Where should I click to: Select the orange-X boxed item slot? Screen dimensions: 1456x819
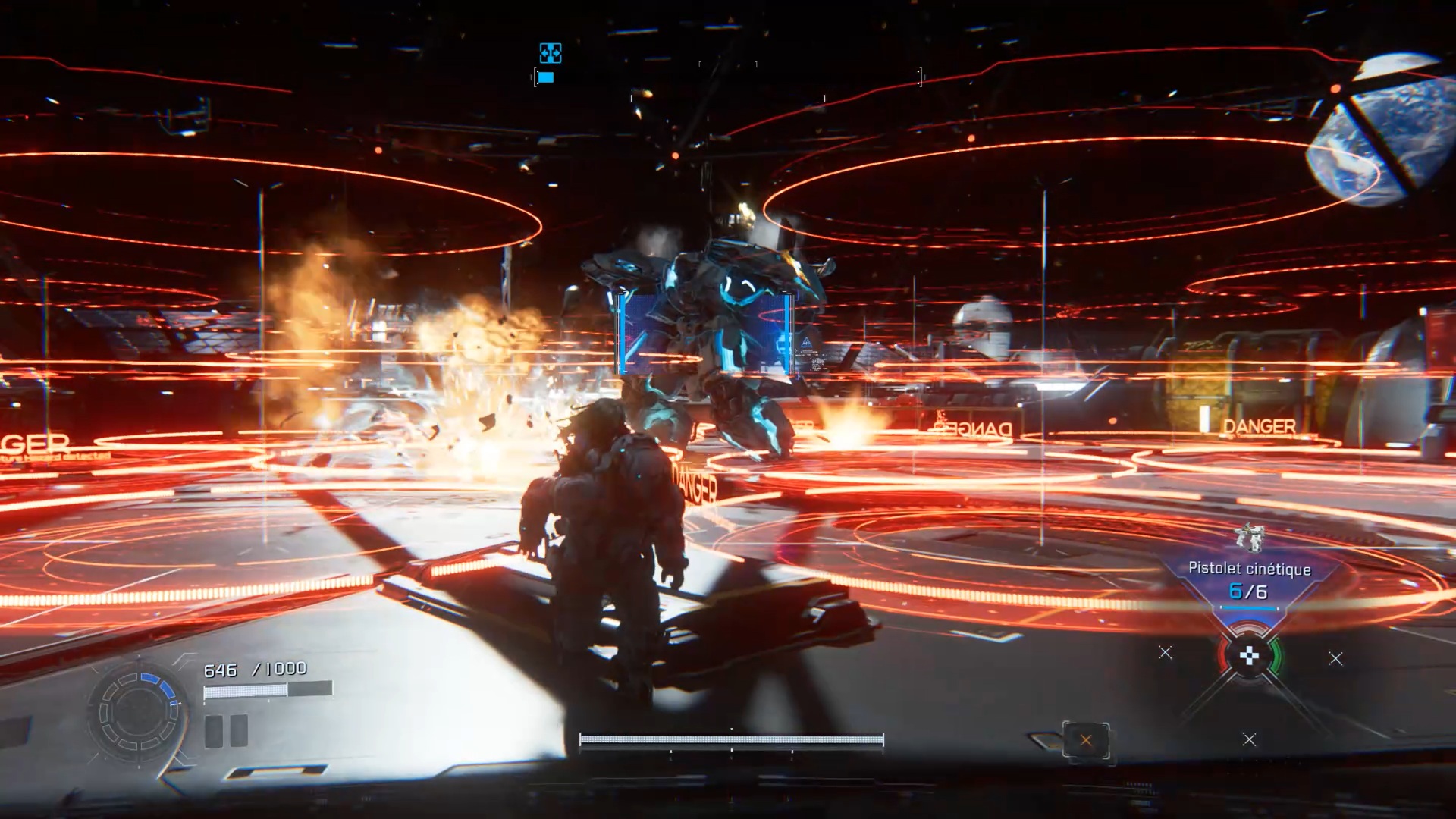pyautogui.click(x=1086, y=740)
